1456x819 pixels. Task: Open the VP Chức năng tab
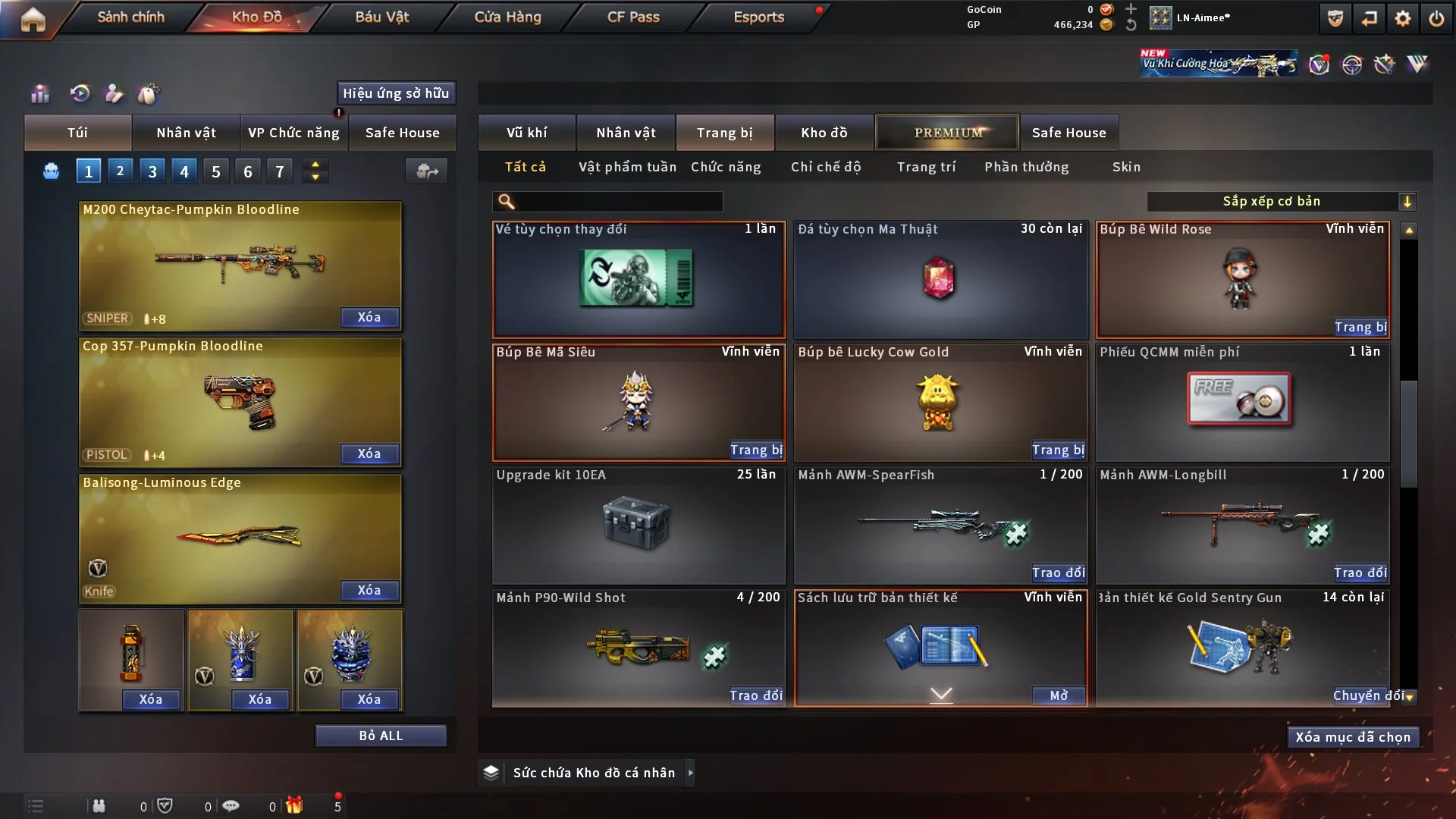click(293, 133)
